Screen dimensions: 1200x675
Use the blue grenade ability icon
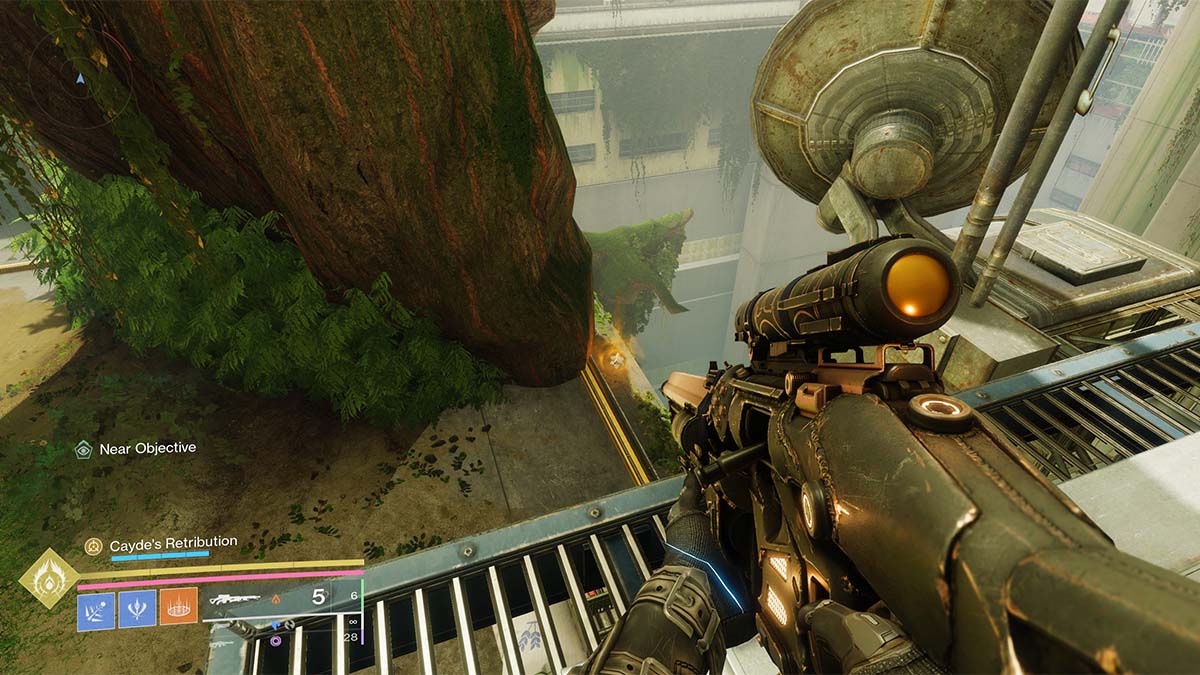96,610
